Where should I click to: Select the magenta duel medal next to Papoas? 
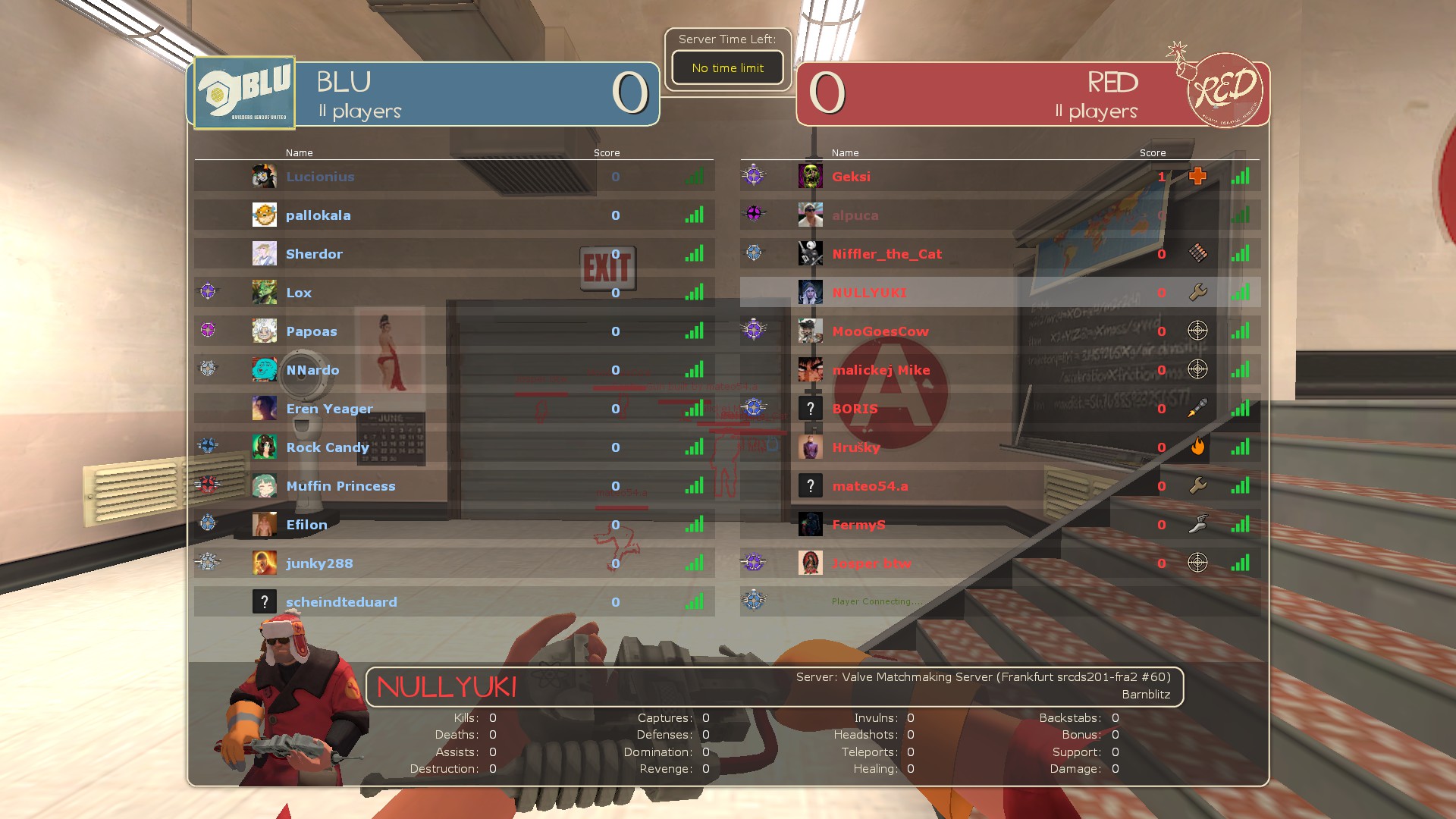(x=206, y=330)
